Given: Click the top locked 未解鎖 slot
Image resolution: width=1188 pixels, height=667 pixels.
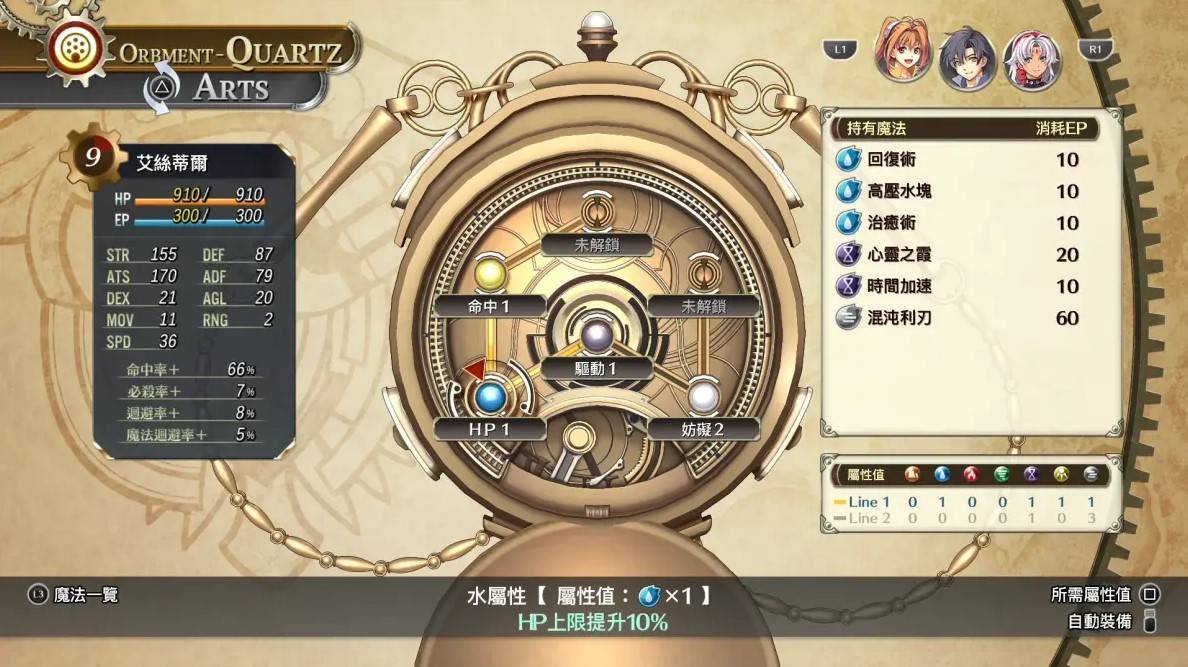Looking at the screenshot, I should tap(598, 214).
